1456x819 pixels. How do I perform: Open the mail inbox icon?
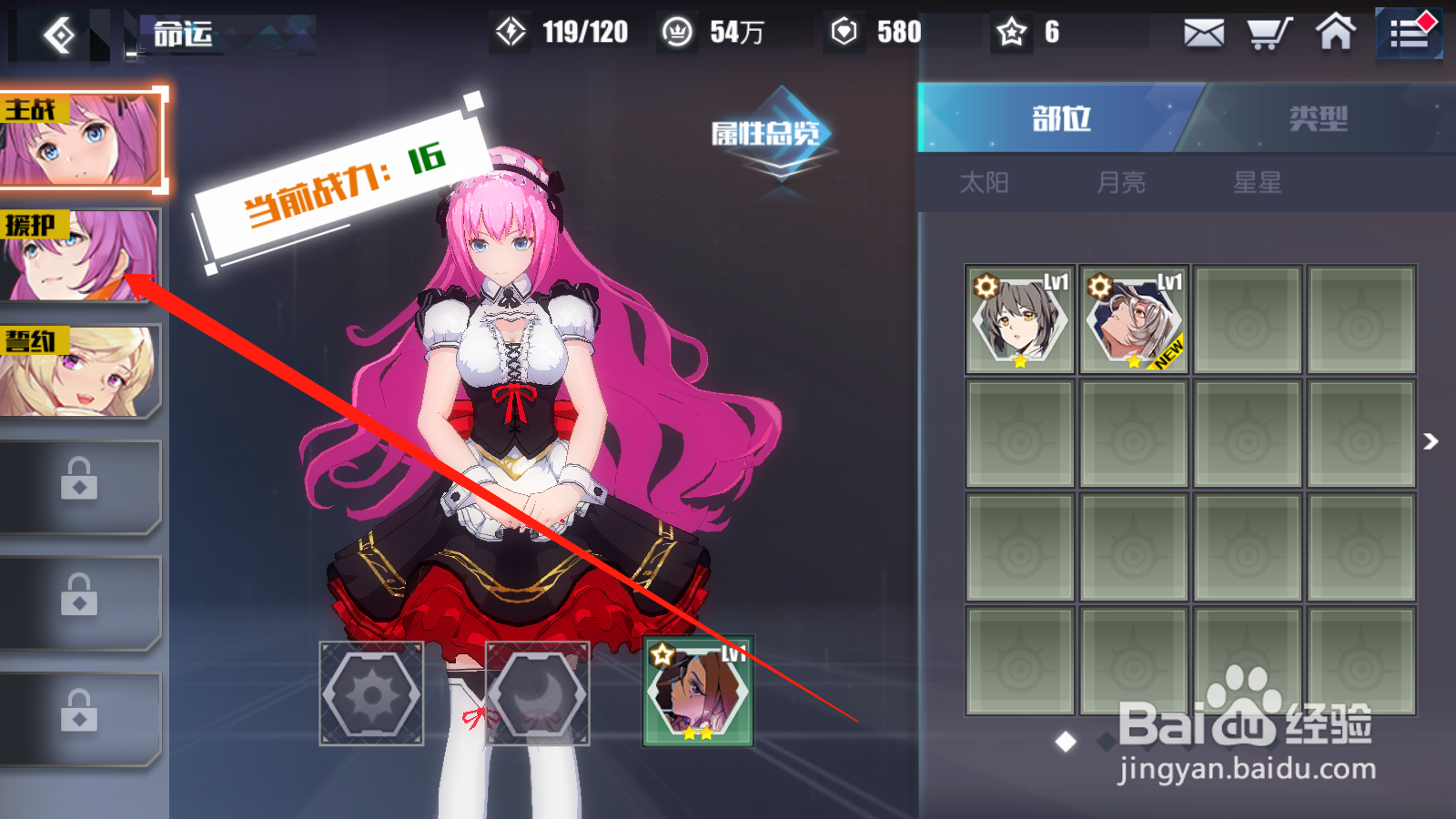[1204, 33]
